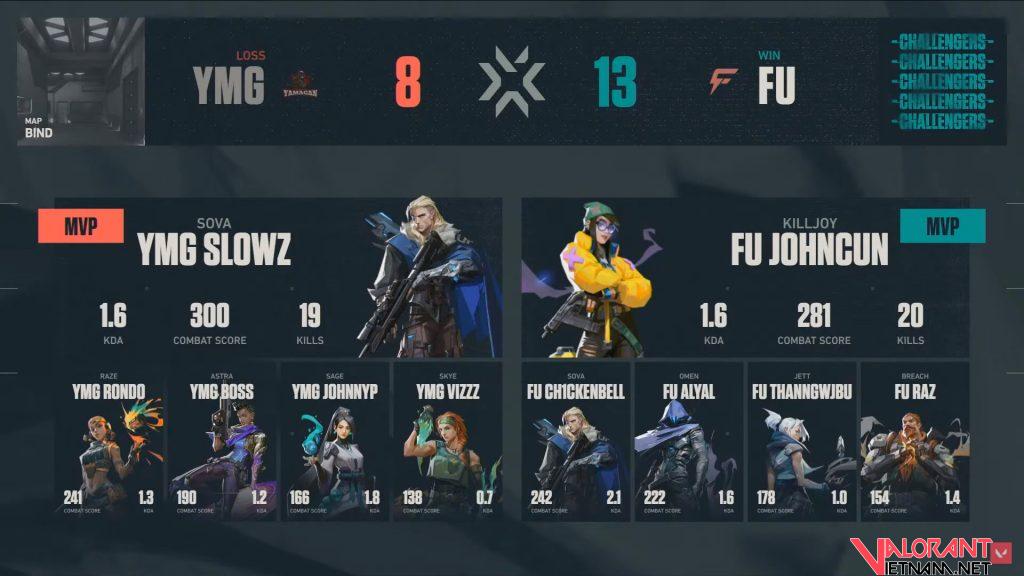Select the FU Raz Breach player card
1024x576 pixels.
914,442
